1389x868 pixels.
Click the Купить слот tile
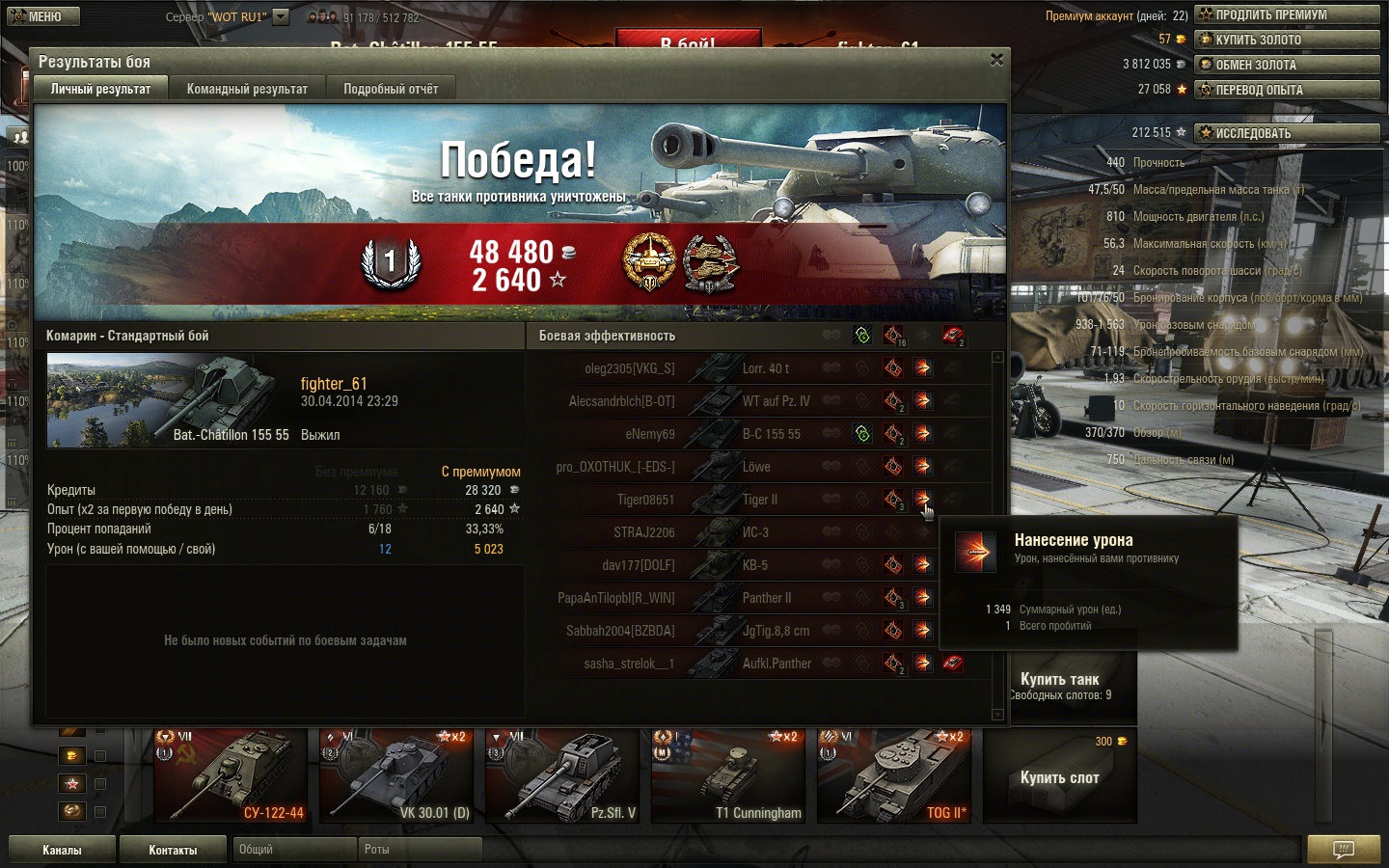point(1060,776)
